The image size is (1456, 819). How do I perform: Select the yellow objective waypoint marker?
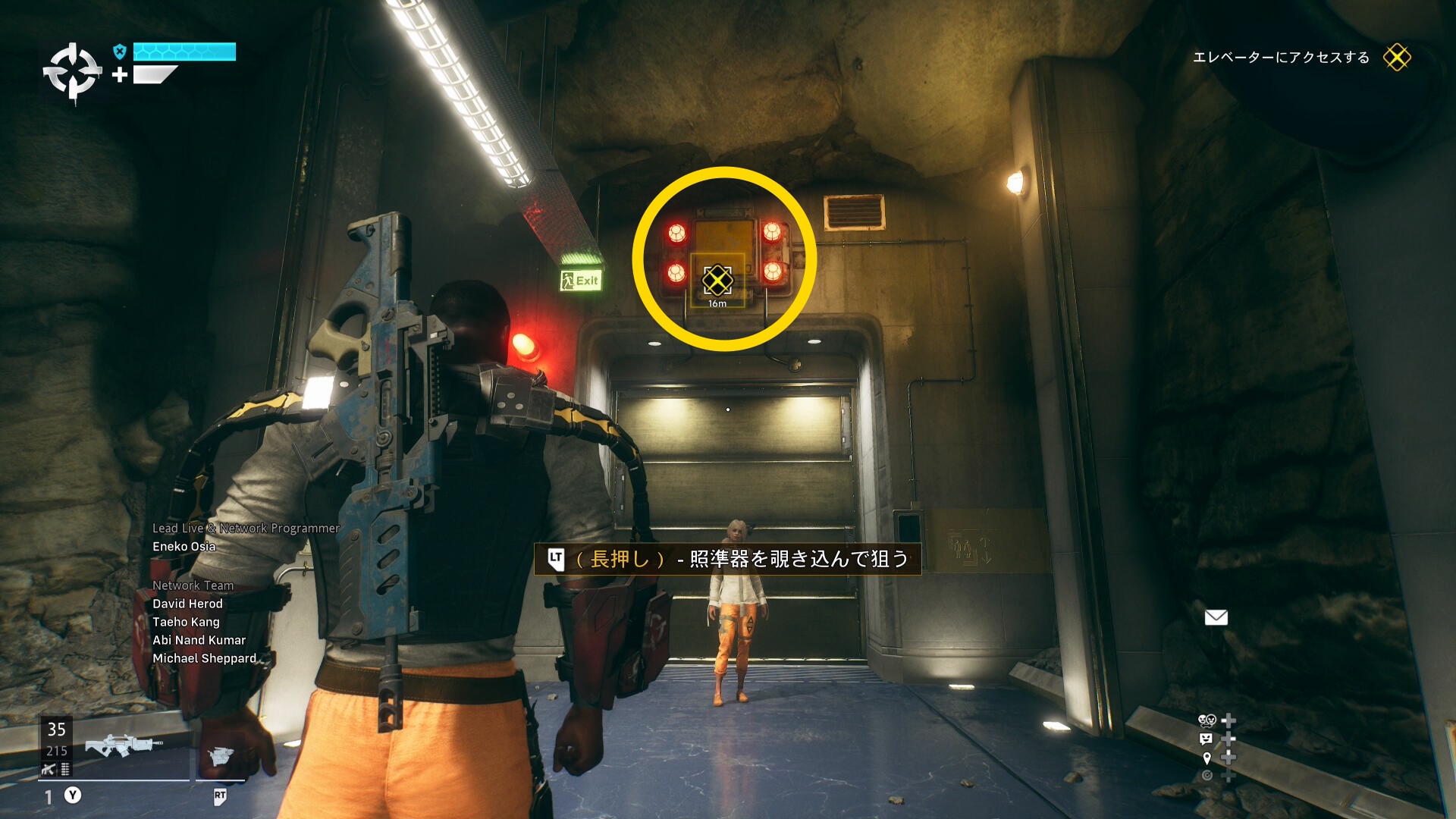(717, 281)
